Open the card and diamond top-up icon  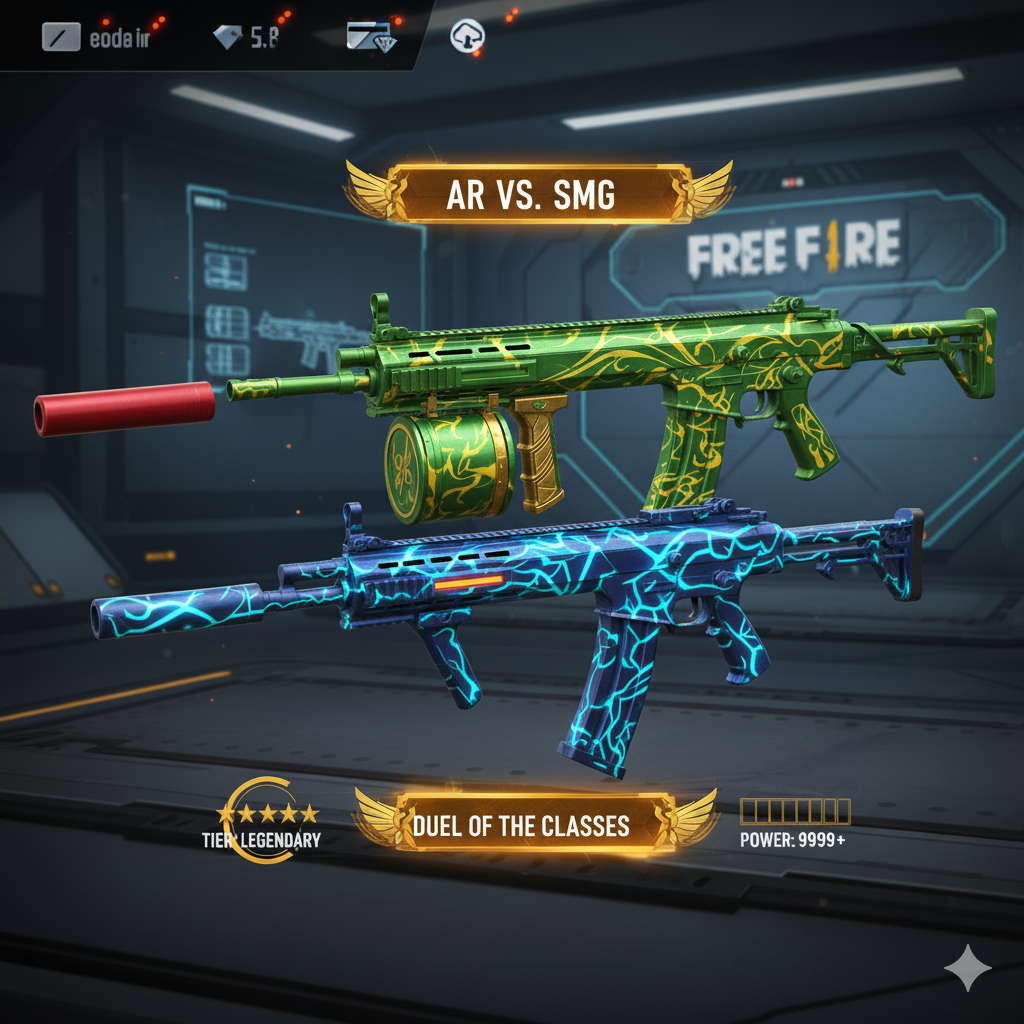point(371,37)
